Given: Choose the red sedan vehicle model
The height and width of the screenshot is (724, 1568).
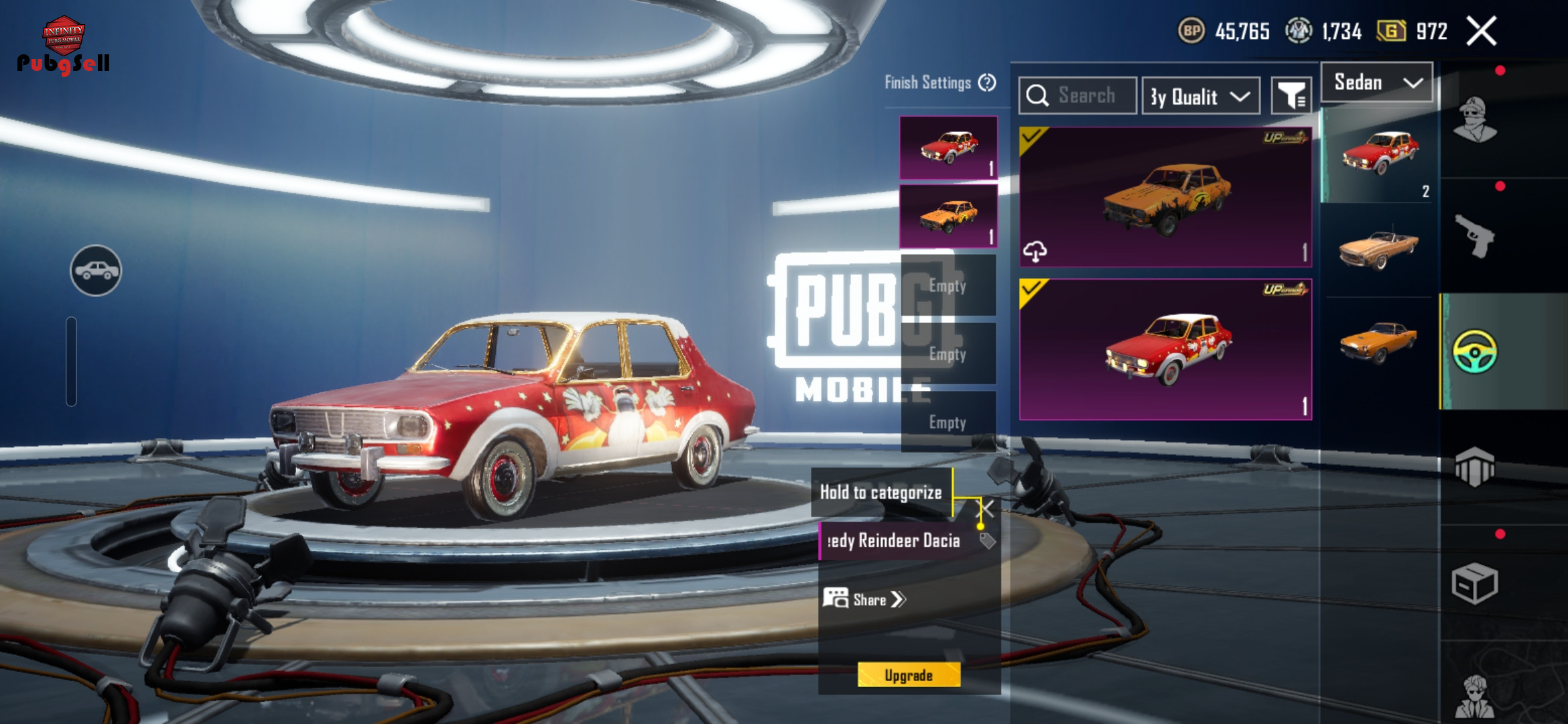Looking at the screenshot, I should [x=1379, y=154].
